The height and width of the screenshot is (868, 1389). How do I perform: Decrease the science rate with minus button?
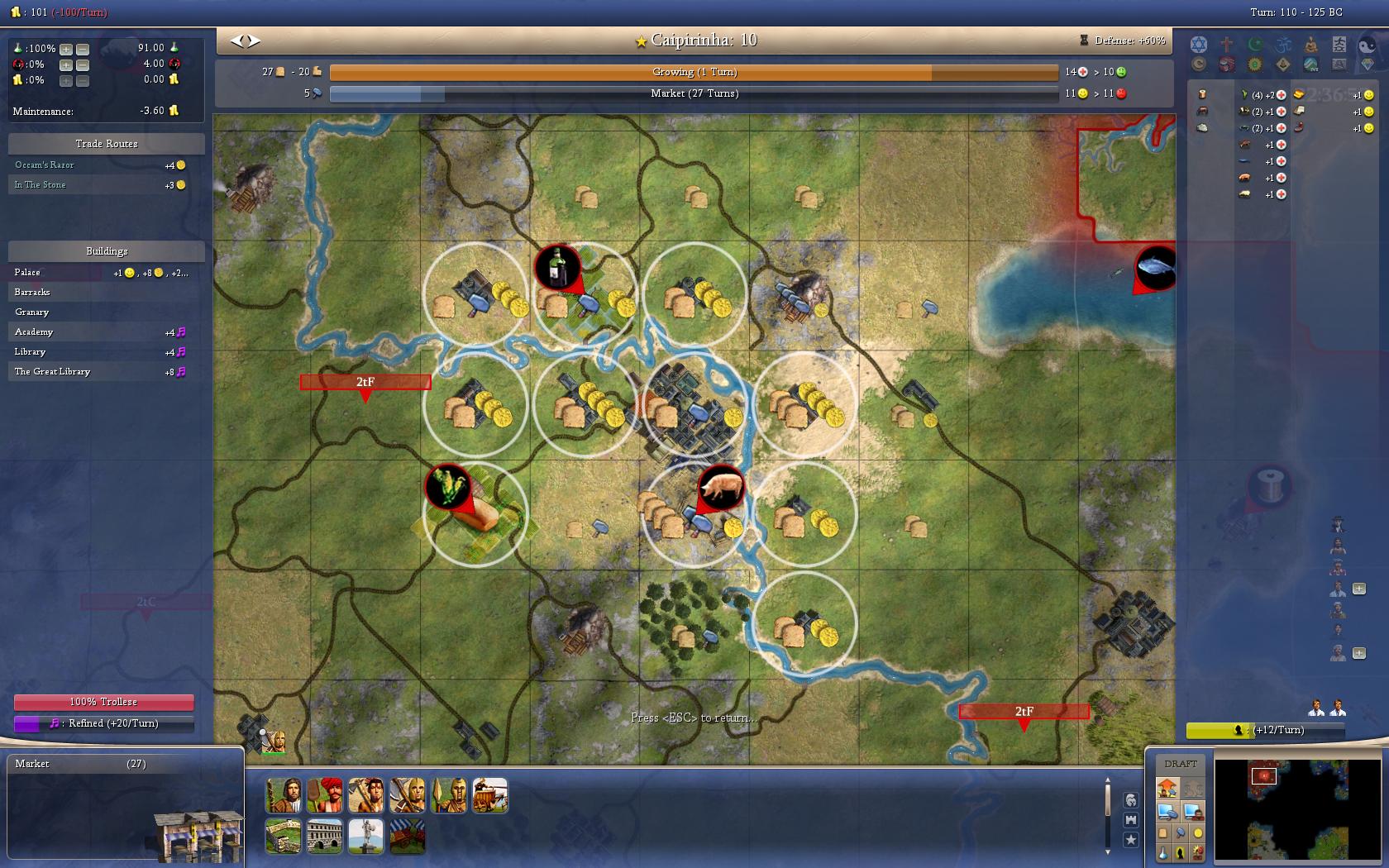click(83, 49)
